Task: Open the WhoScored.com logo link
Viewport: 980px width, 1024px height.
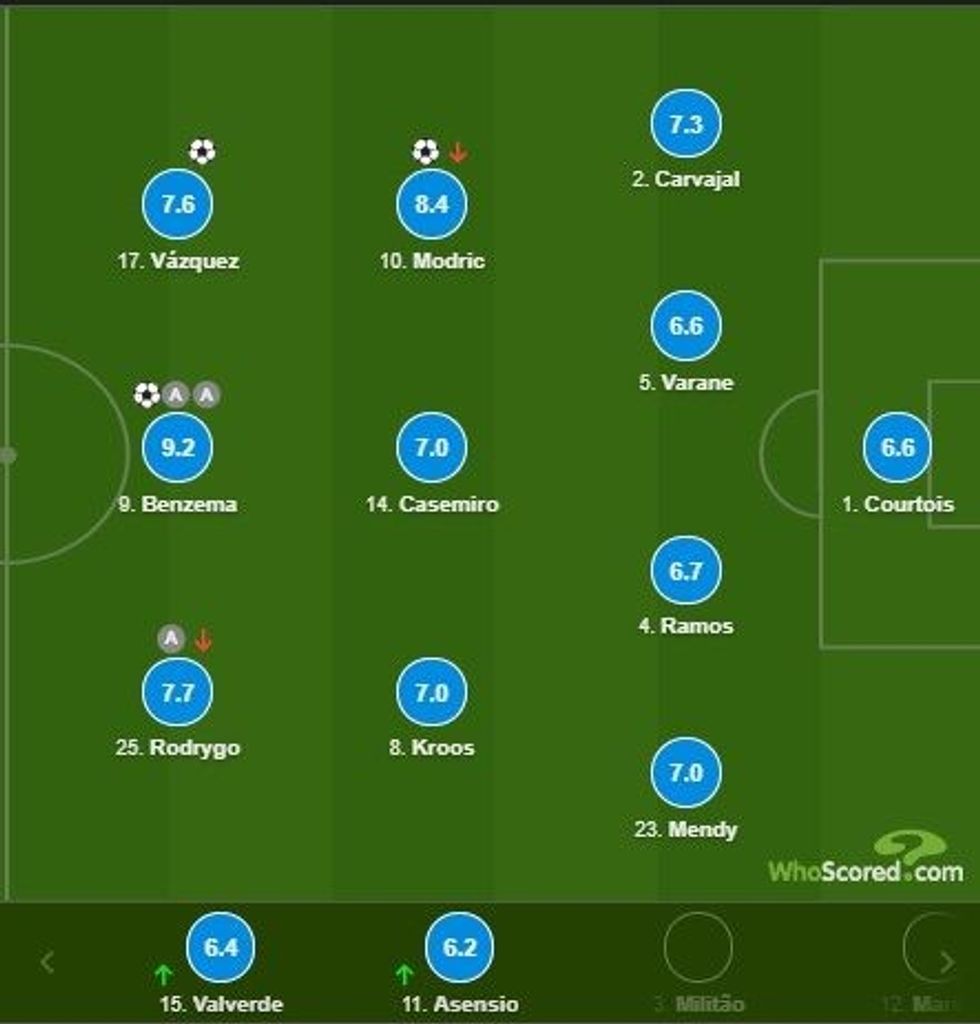Action: [866, 860]
